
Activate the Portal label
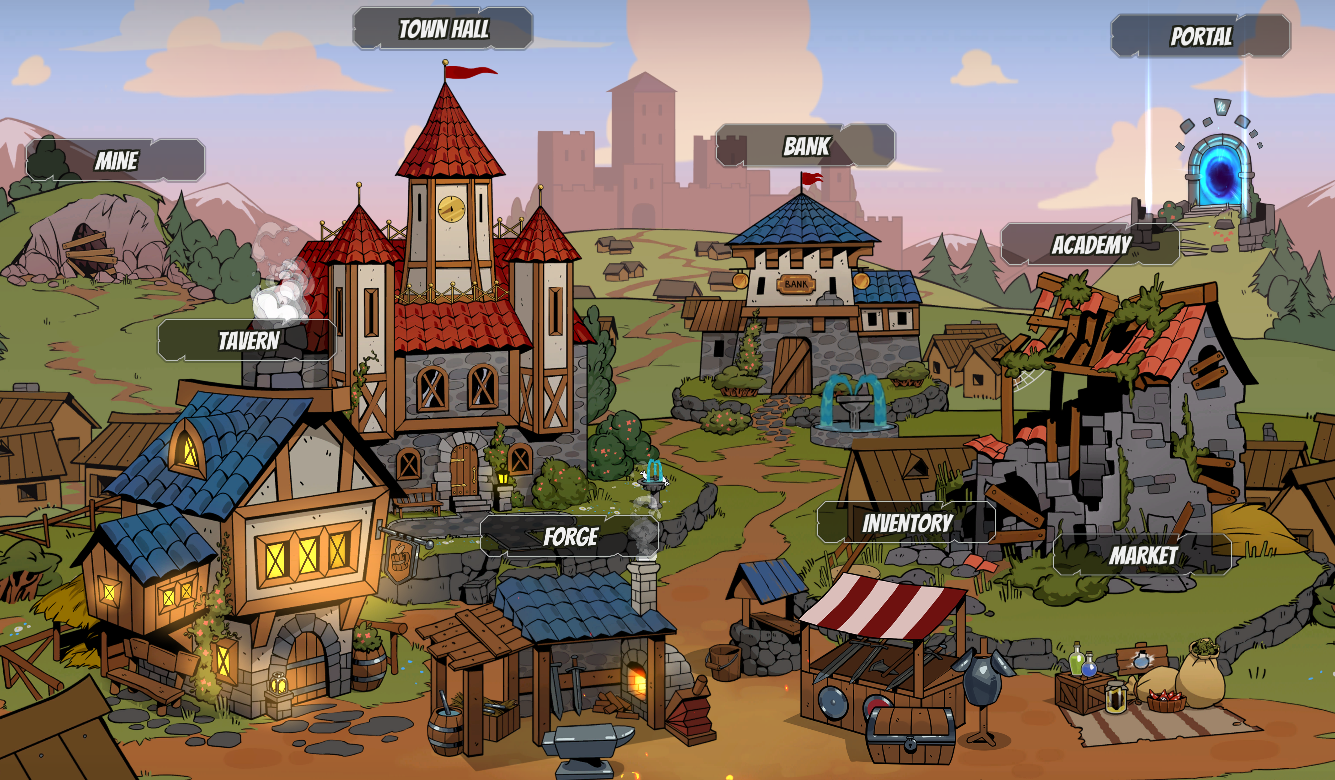pyautogui.click(x=1200, y=37)
